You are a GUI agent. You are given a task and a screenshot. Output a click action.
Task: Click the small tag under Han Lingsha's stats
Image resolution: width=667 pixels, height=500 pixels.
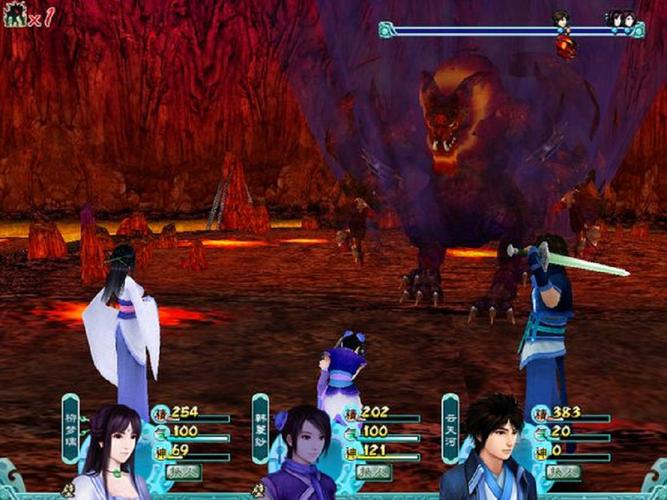pyautogui.click(x=372, y=471)
